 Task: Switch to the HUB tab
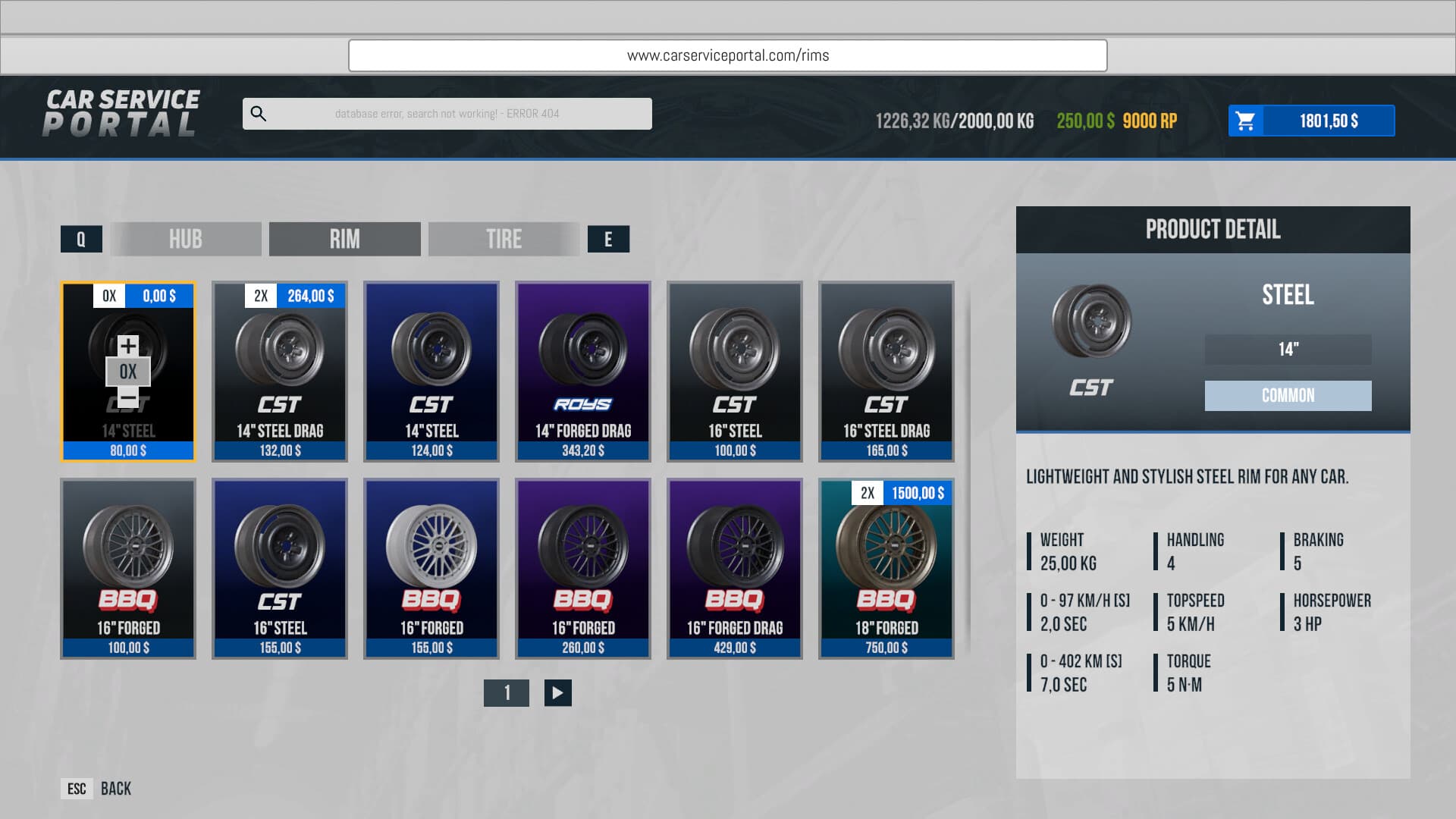pyautogui.click(x=185, y=239)
